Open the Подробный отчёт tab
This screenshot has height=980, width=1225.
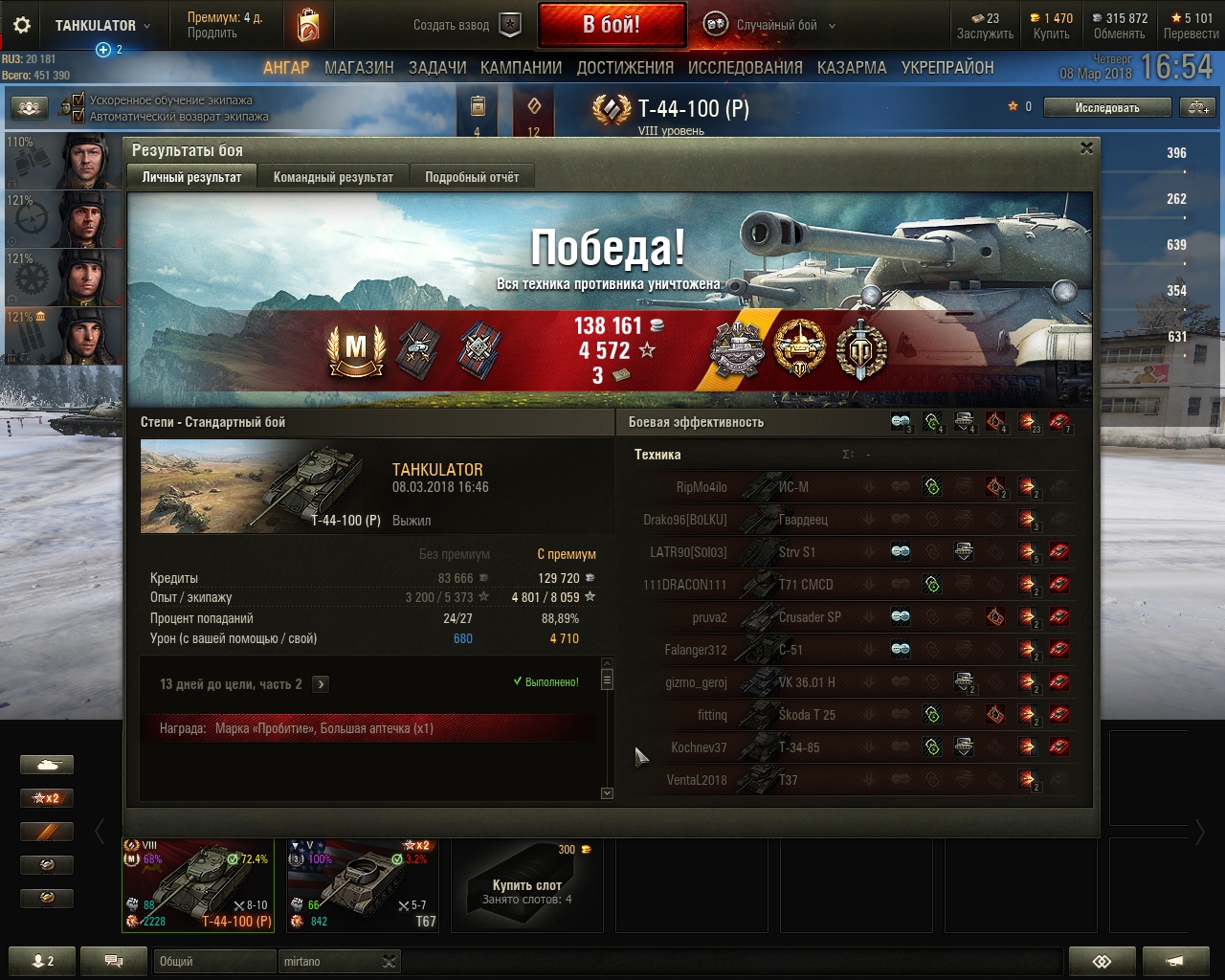[x=472, y=177]
